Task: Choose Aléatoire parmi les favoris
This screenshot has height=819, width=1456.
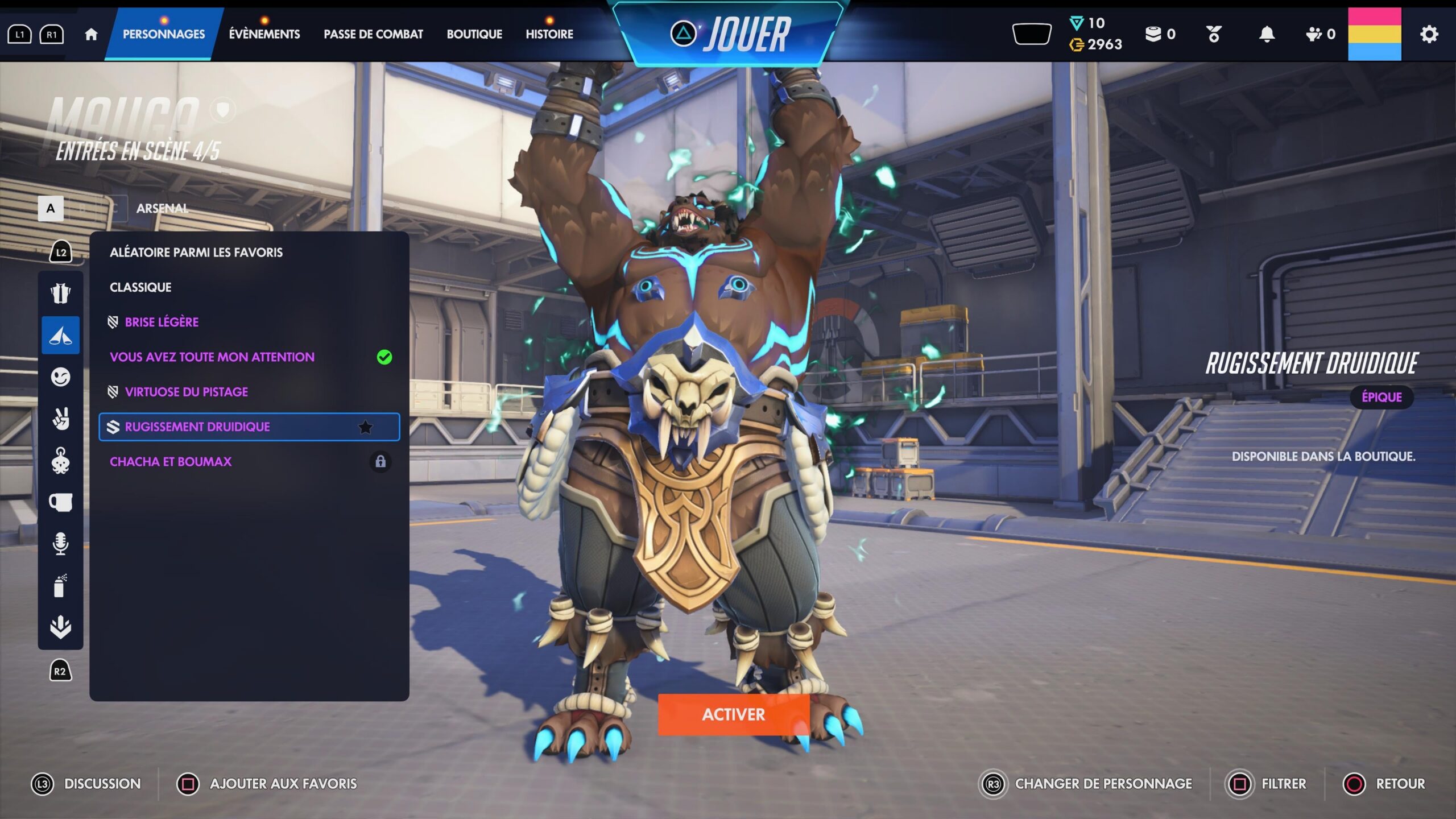Action: [x=196, y=253]
